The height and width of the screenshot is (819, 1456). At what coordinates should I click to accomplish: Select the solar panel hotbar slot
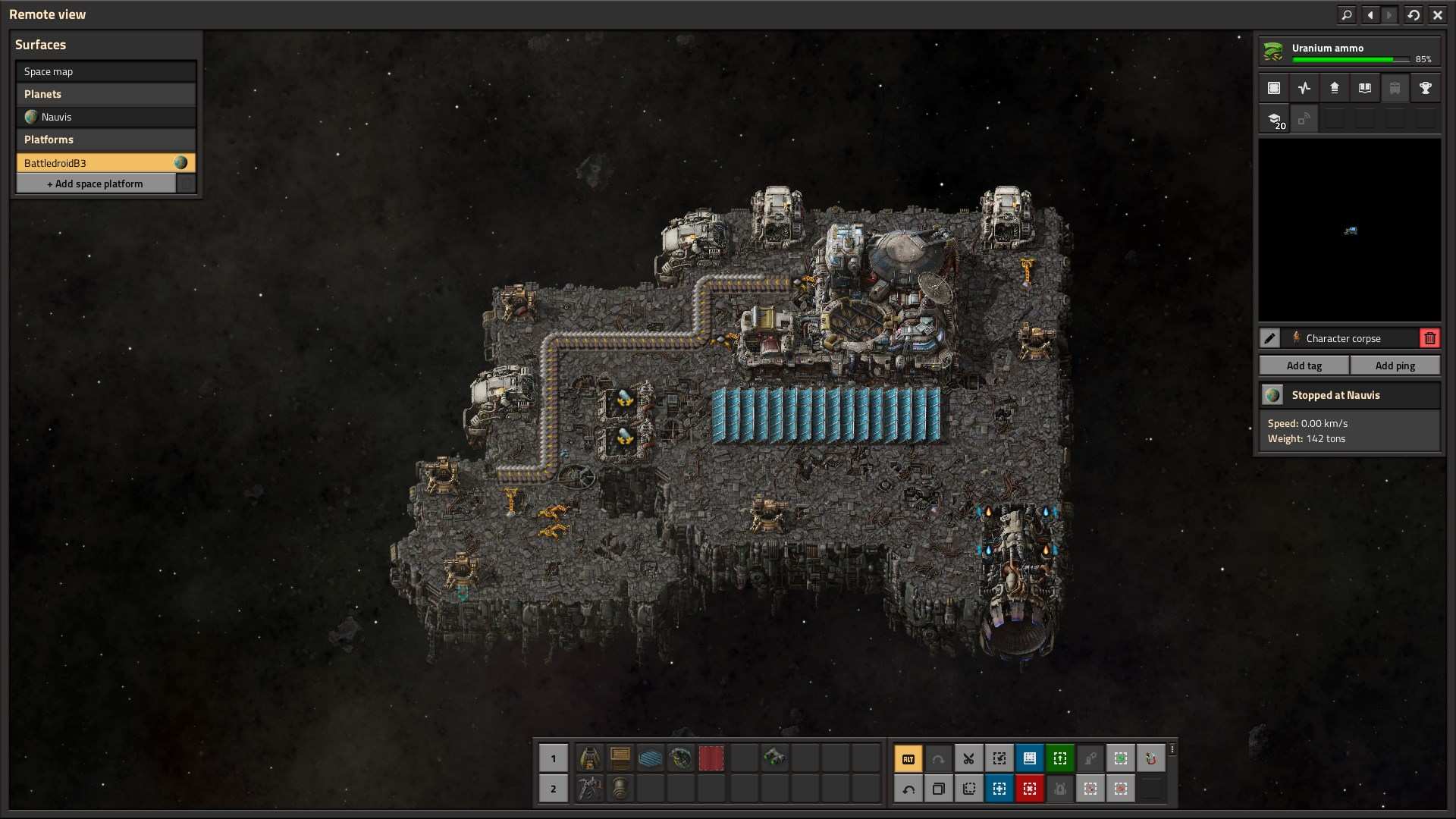click(x=651, y=758)
